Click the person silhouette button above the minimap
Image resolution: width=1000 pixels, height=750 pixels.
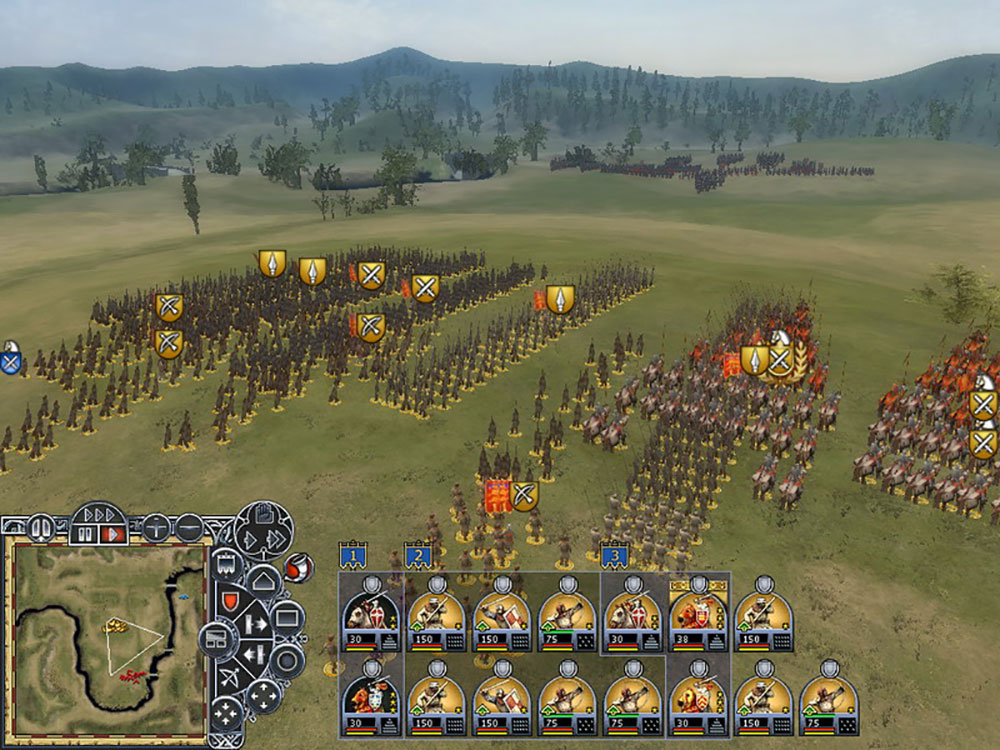pos(41,526)
